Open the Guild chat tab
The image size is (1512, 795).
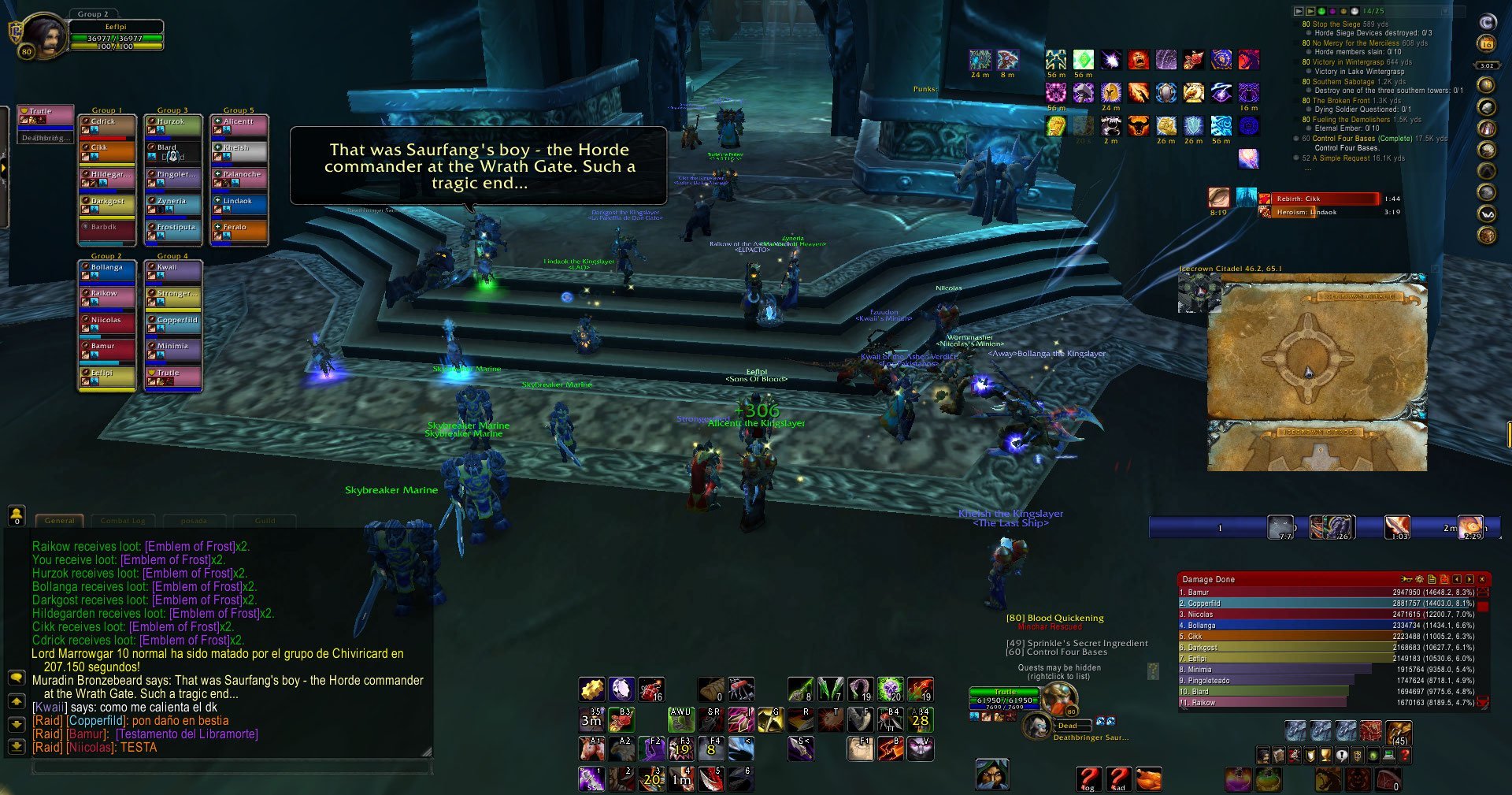pos(265,521)
